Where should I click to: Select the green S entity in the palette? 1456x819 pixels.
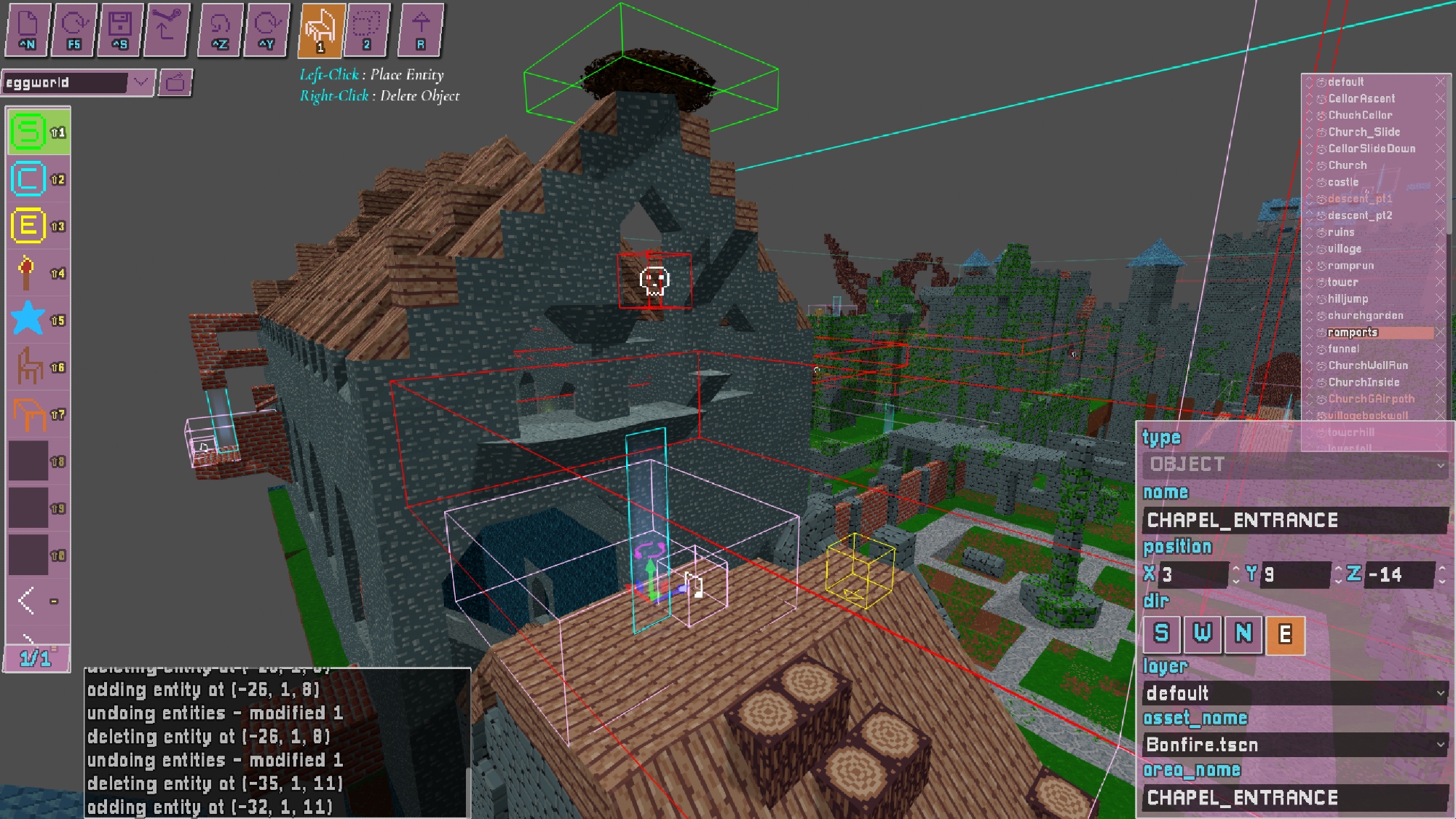coord(29,132)
